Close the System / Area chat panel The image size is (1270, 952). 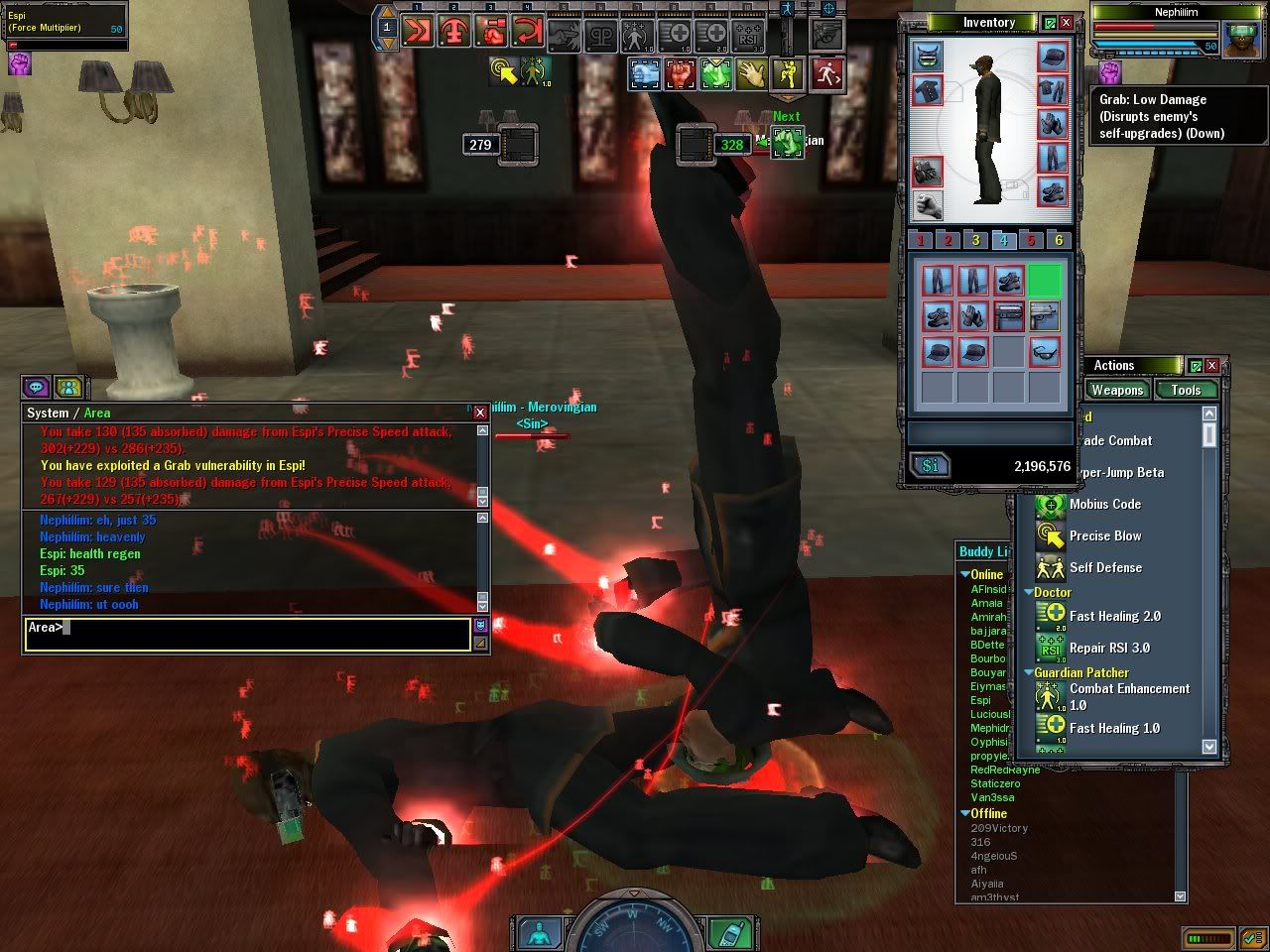tap(480, 413)
